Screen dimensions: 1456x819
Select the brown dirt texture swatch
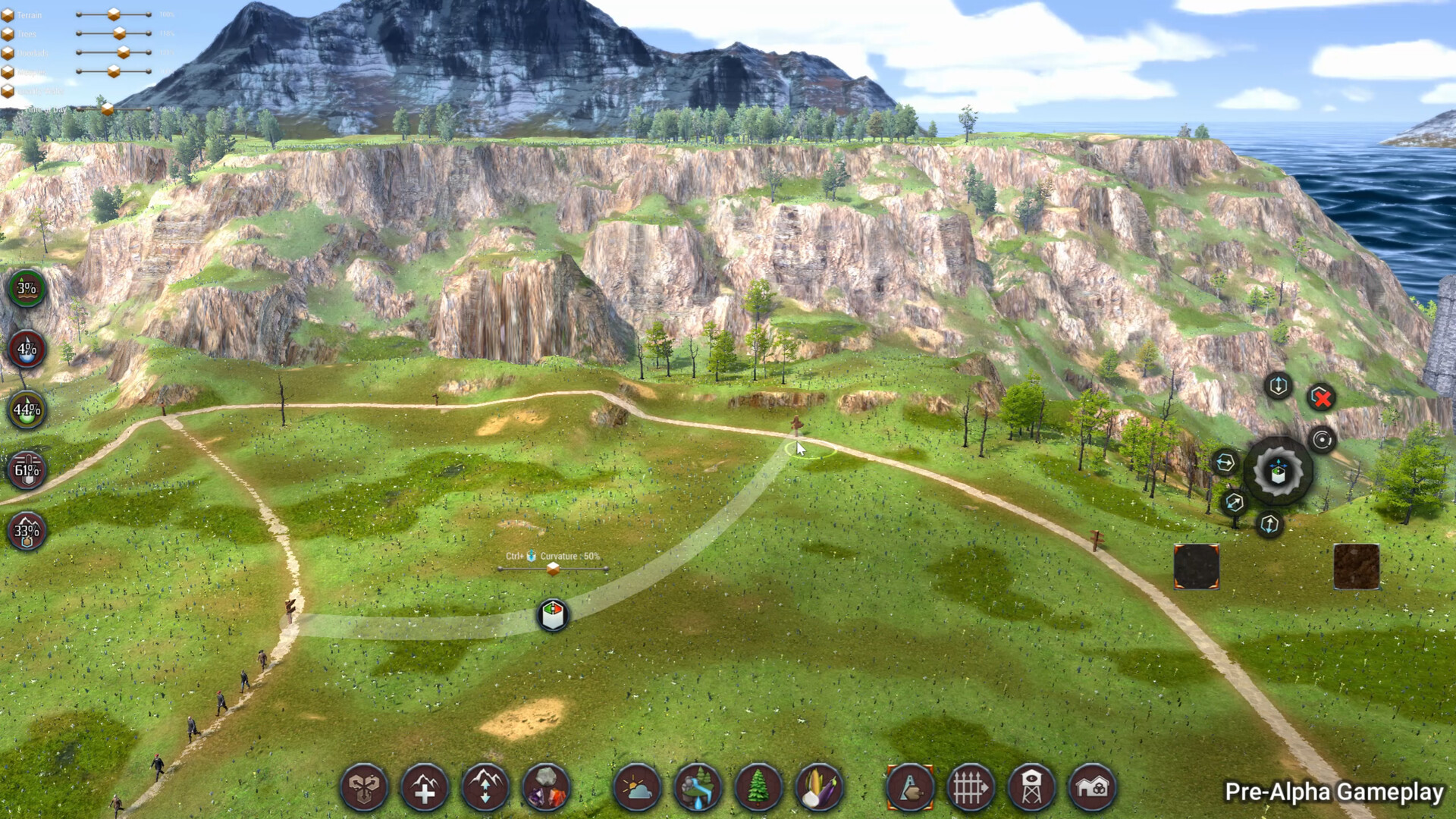pos(1356,566)
